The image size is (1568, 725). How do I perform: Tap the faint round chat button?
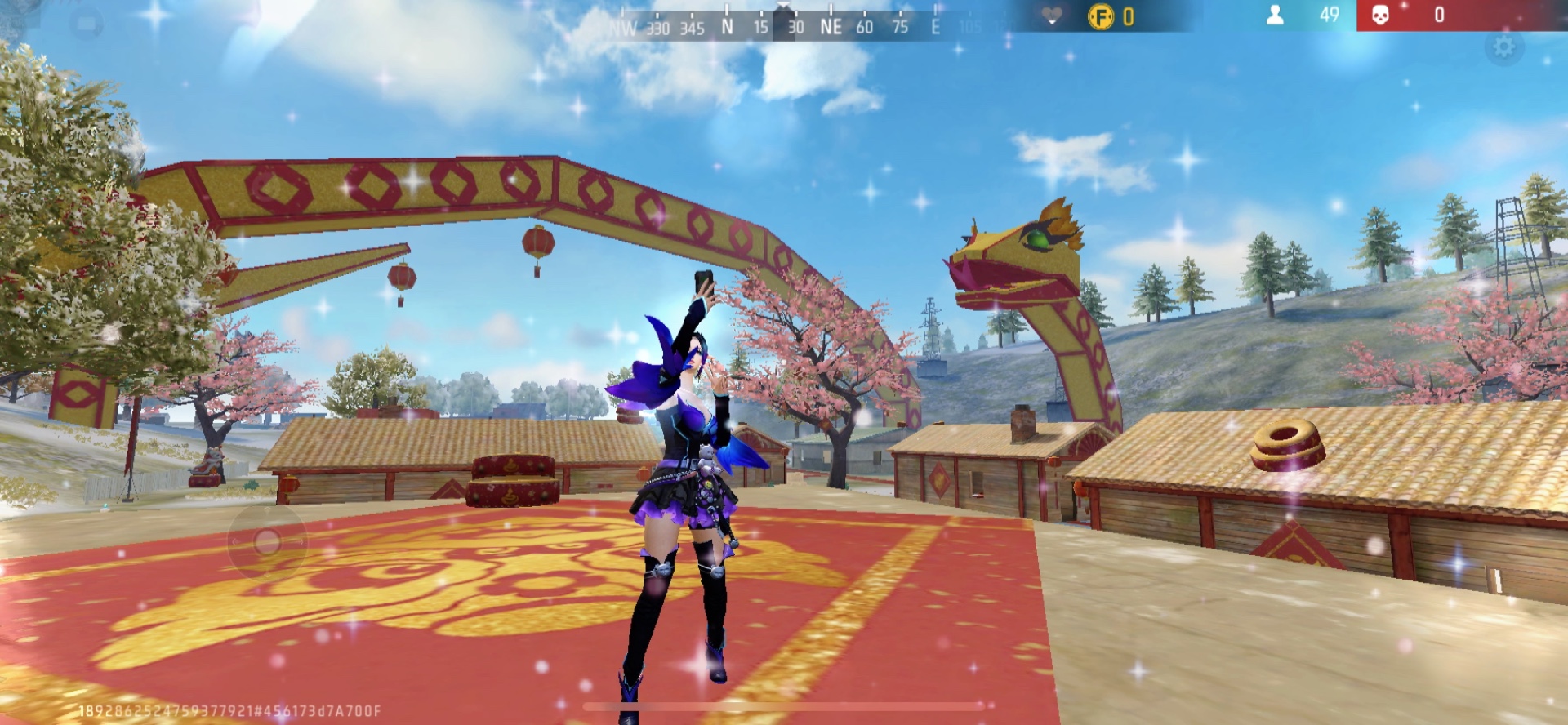[86, 24]
